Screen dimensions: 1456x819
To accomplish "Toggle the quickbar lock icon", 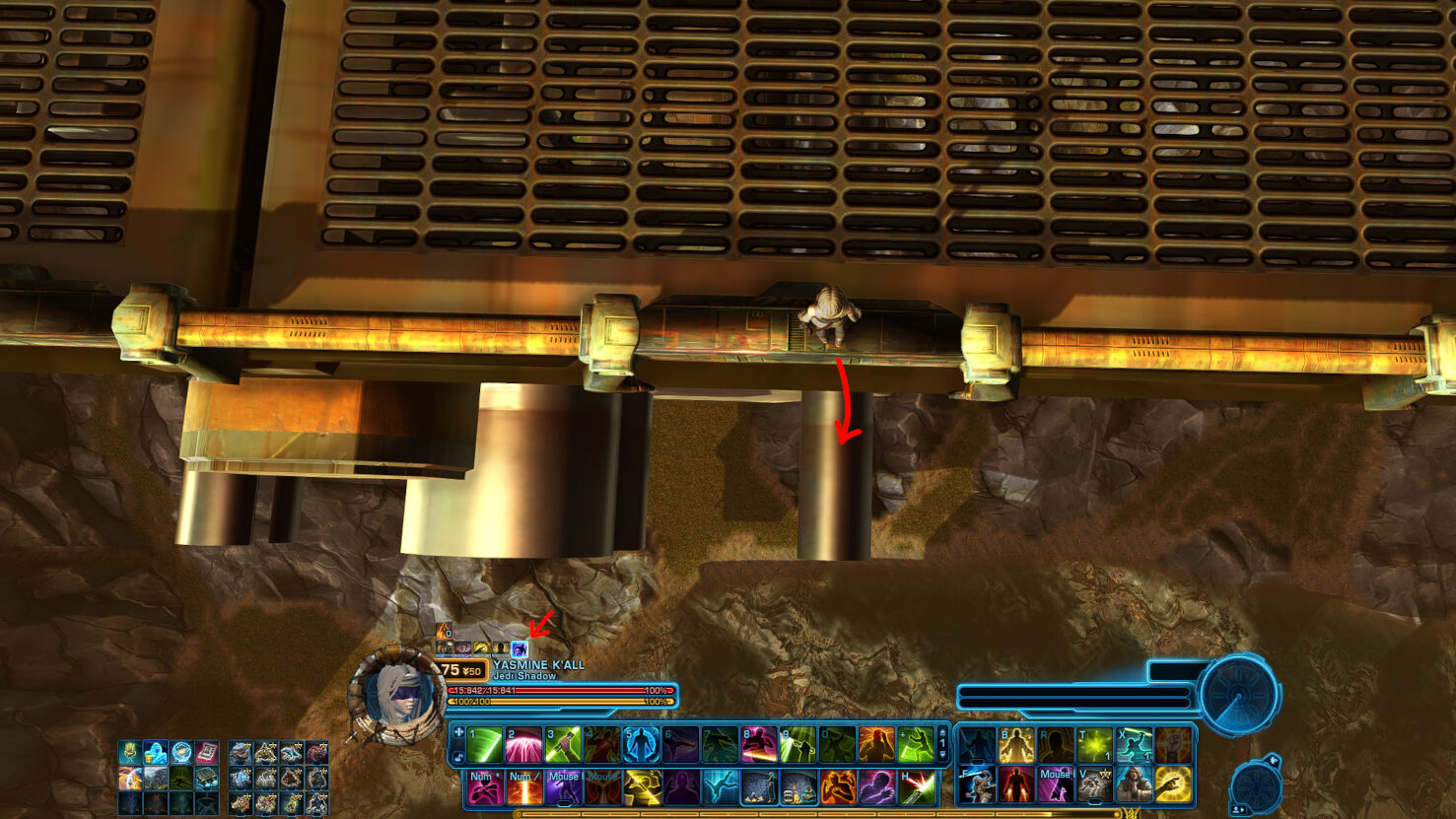I will click(458, 757).
